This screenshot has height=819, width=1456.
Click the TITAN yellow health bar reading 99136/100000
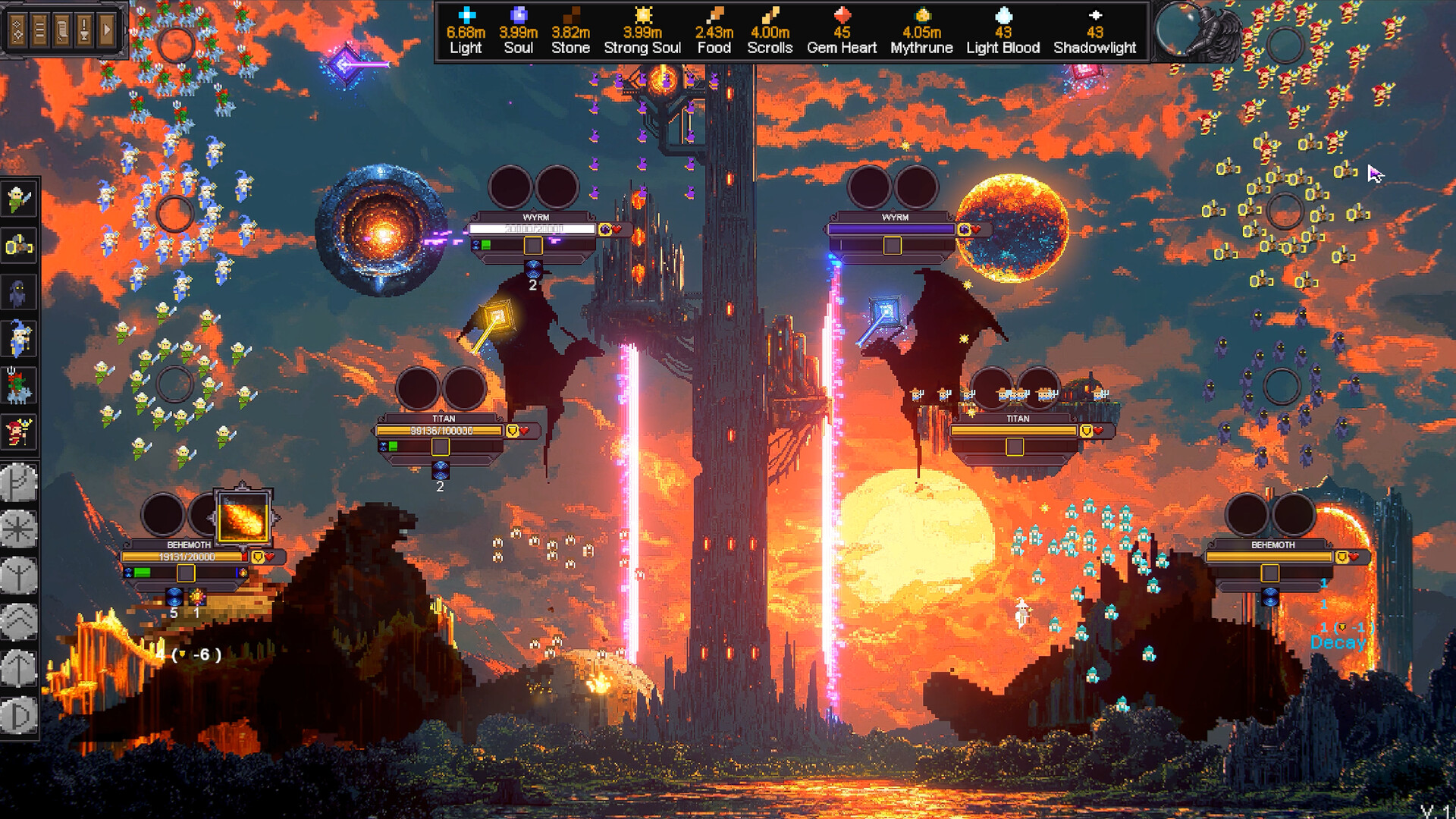point(440,430)
